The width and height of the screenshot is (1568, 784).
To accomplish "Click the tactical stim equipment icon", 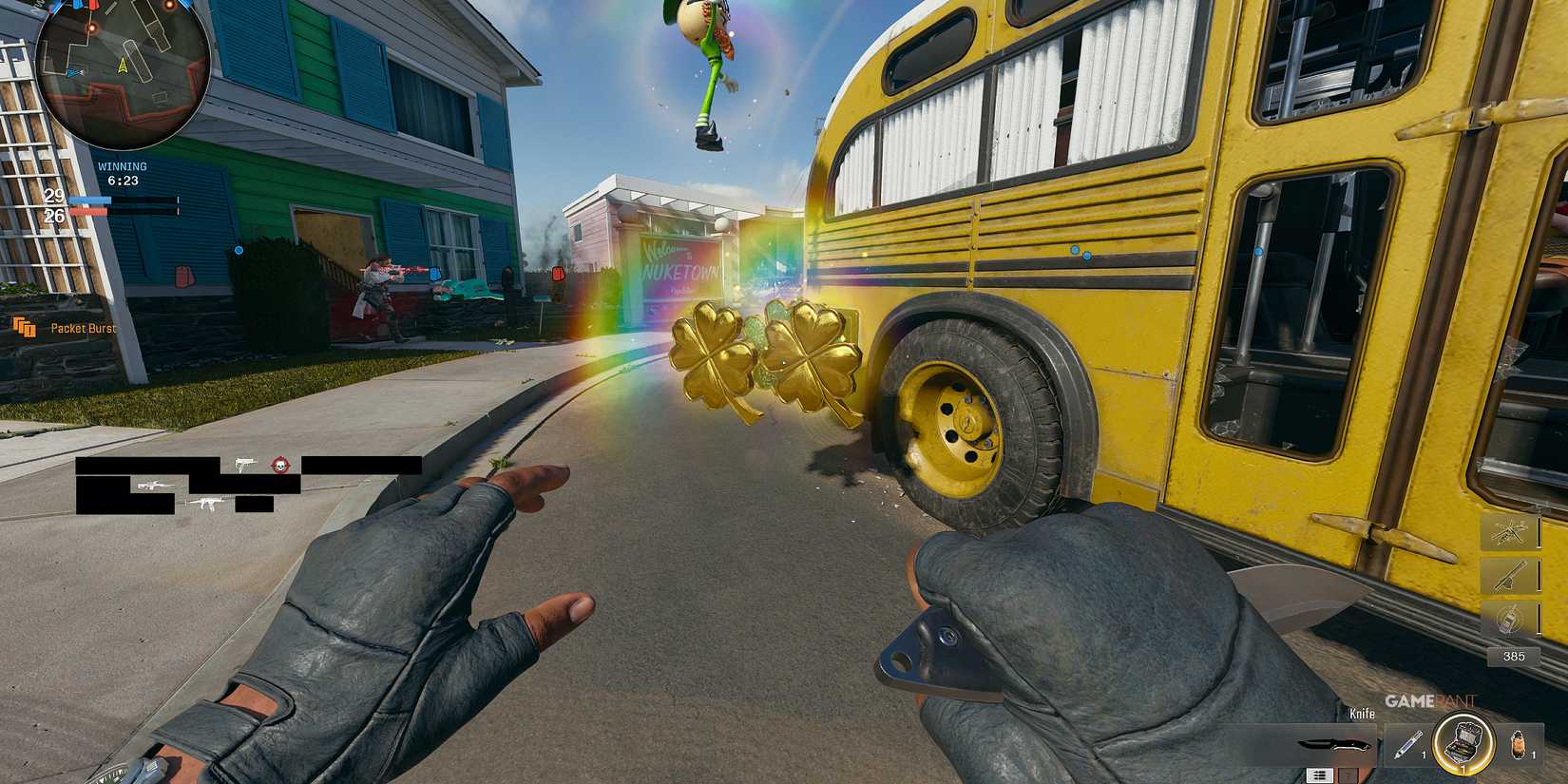I will tap(1407, 744).
